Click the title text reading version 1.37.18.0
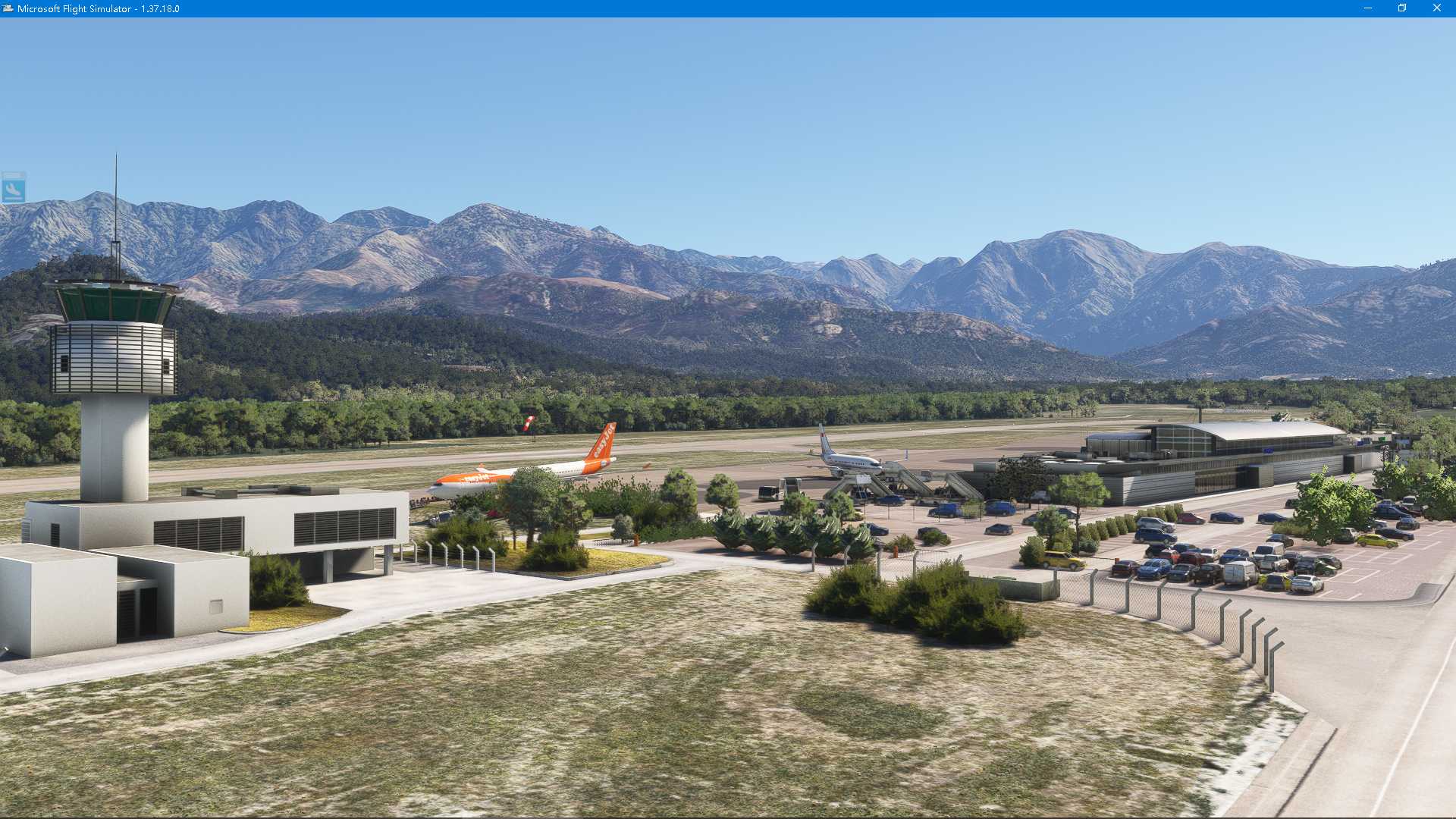1456x819 pixels. point(161,8)
